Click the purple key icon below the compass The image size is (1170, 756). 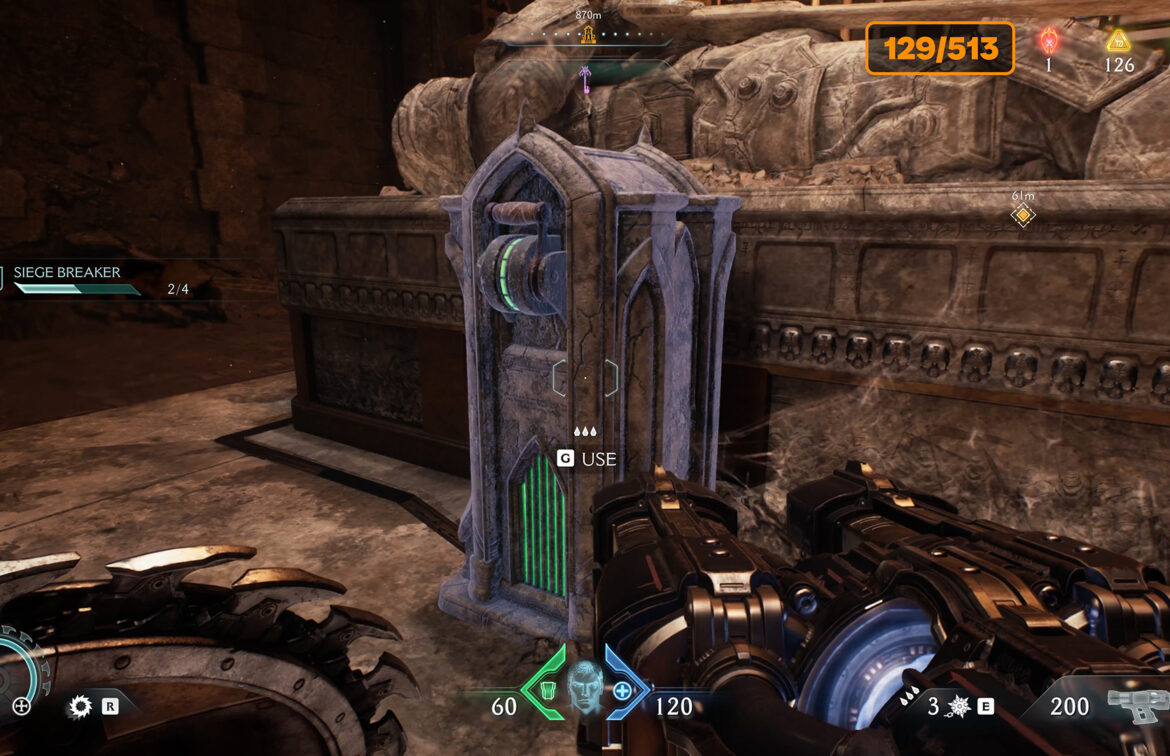(x=584, y=76)
